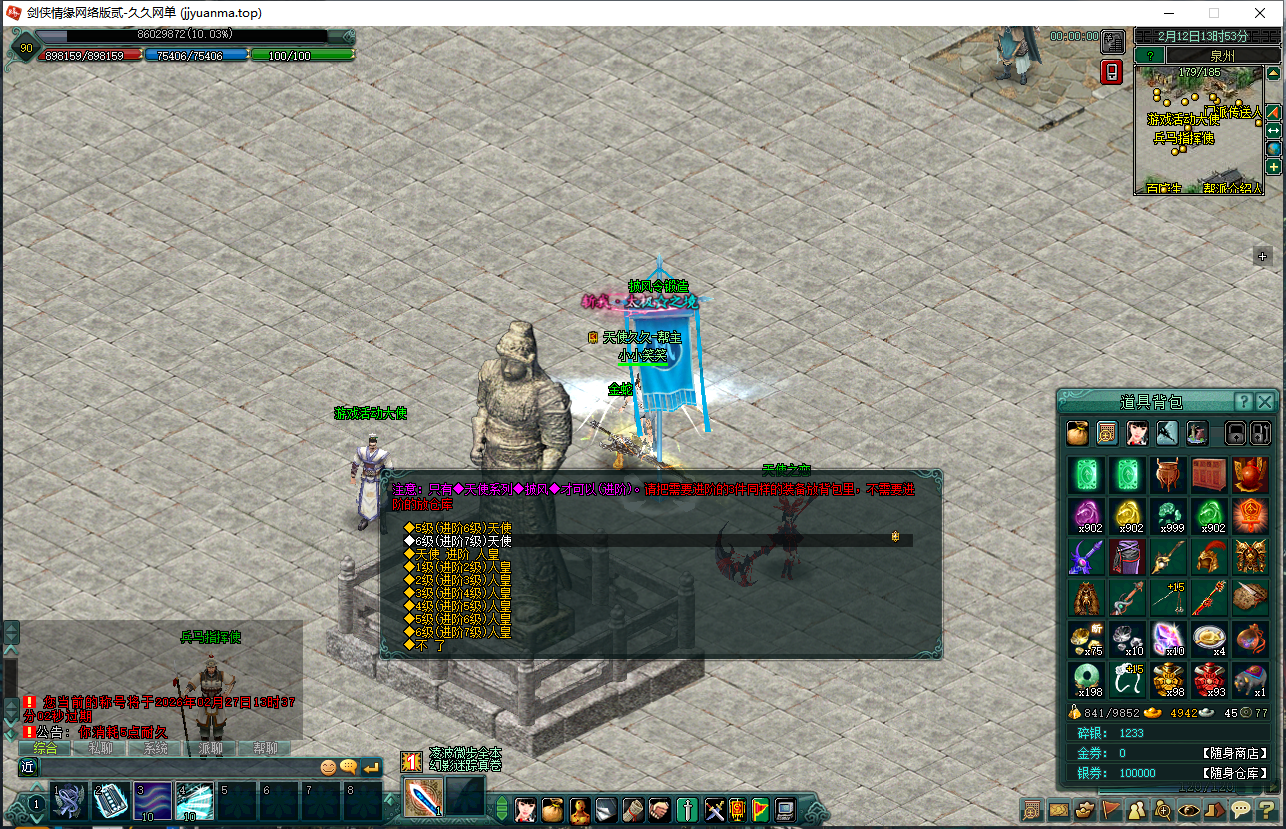Viewport: 1286px width, 829px height.
Task: Close the game window from the title bar
Action: tap(1261, 13)
